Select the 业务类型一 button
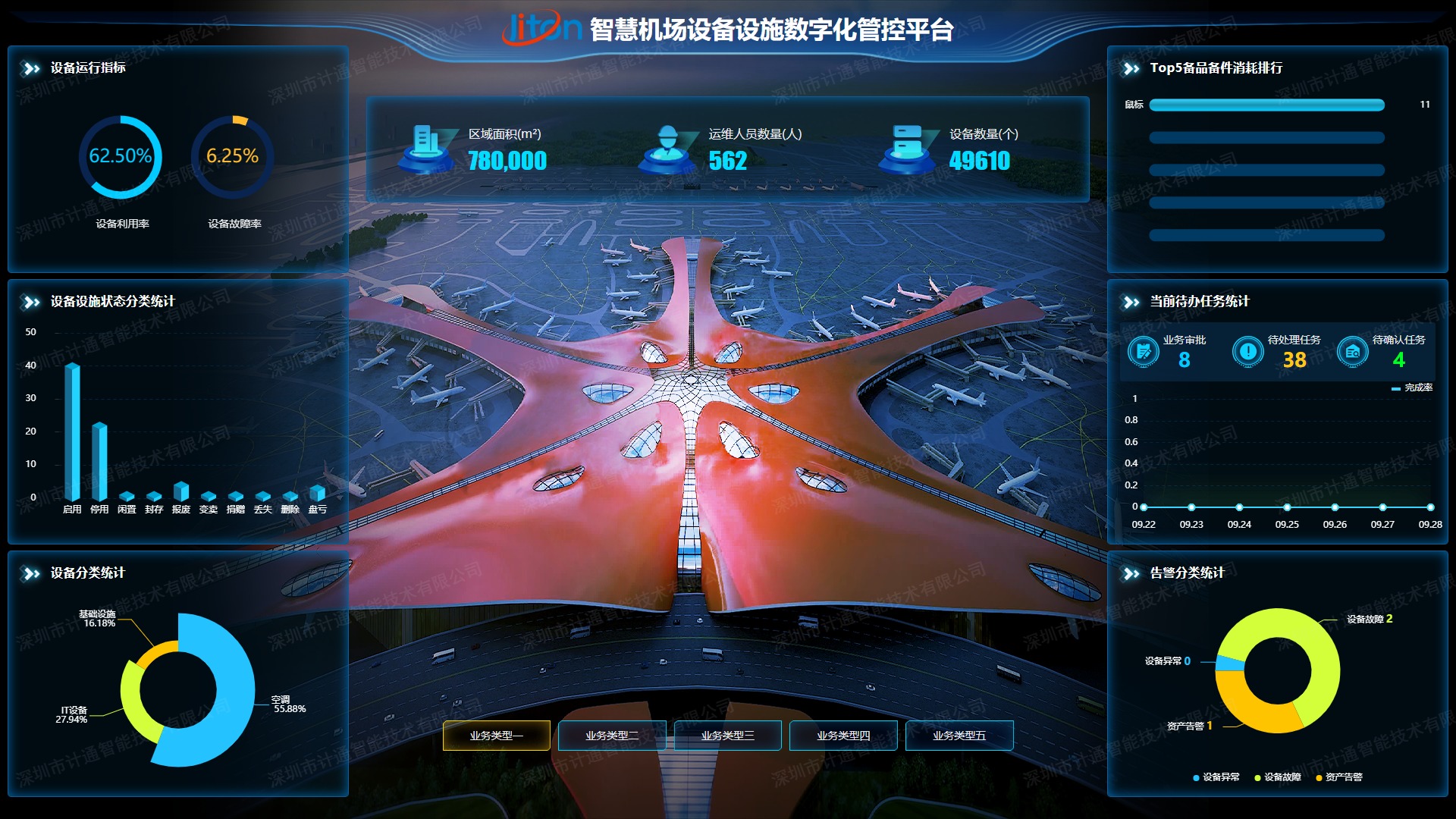 pyautogui.click(x=496, y=735)
